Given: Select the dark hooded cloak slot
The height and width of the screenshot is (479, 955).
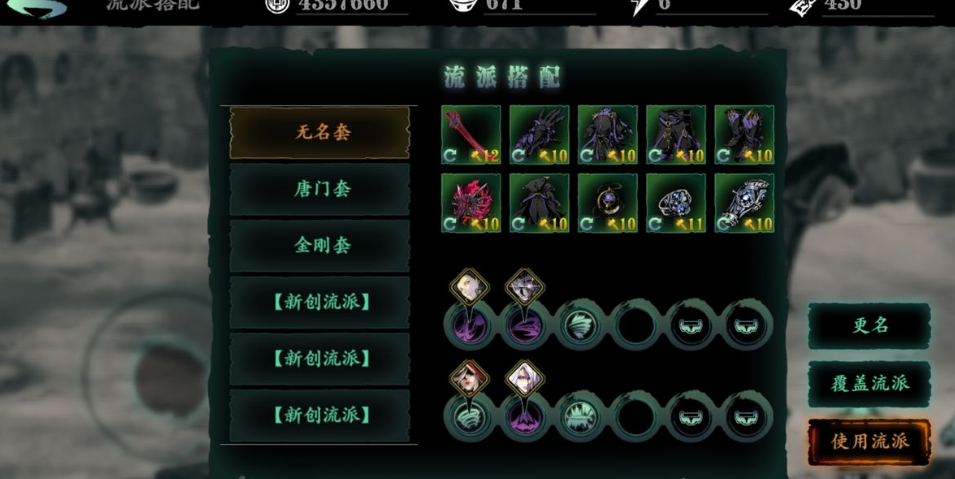Looking at the screenshot, I should point(539,203).
